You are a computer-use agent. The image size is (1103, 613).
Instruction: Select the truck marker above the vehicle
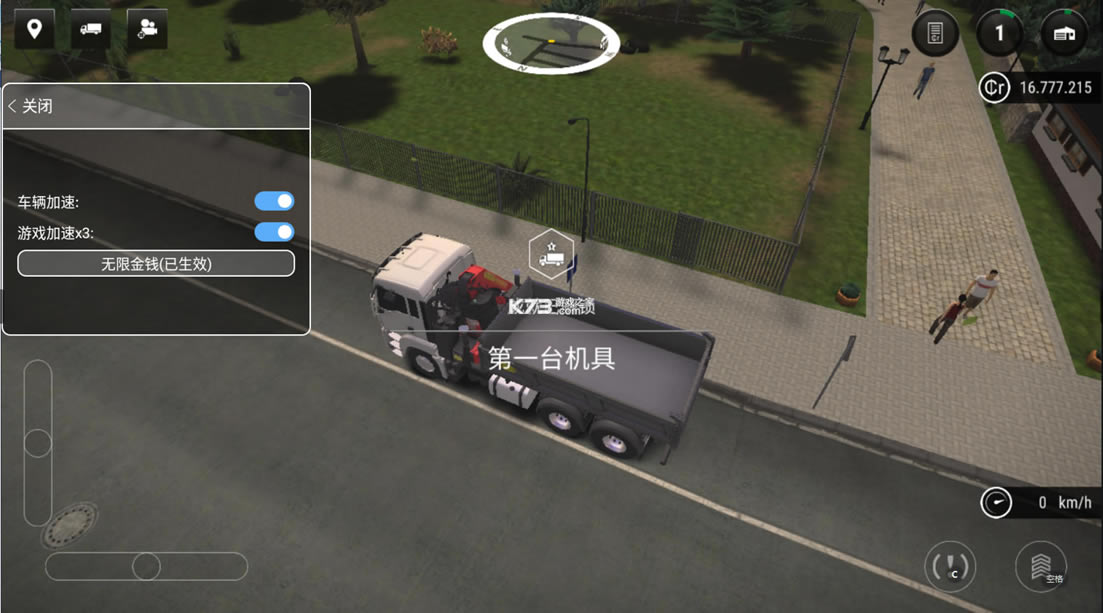click(x=550, y=254)
